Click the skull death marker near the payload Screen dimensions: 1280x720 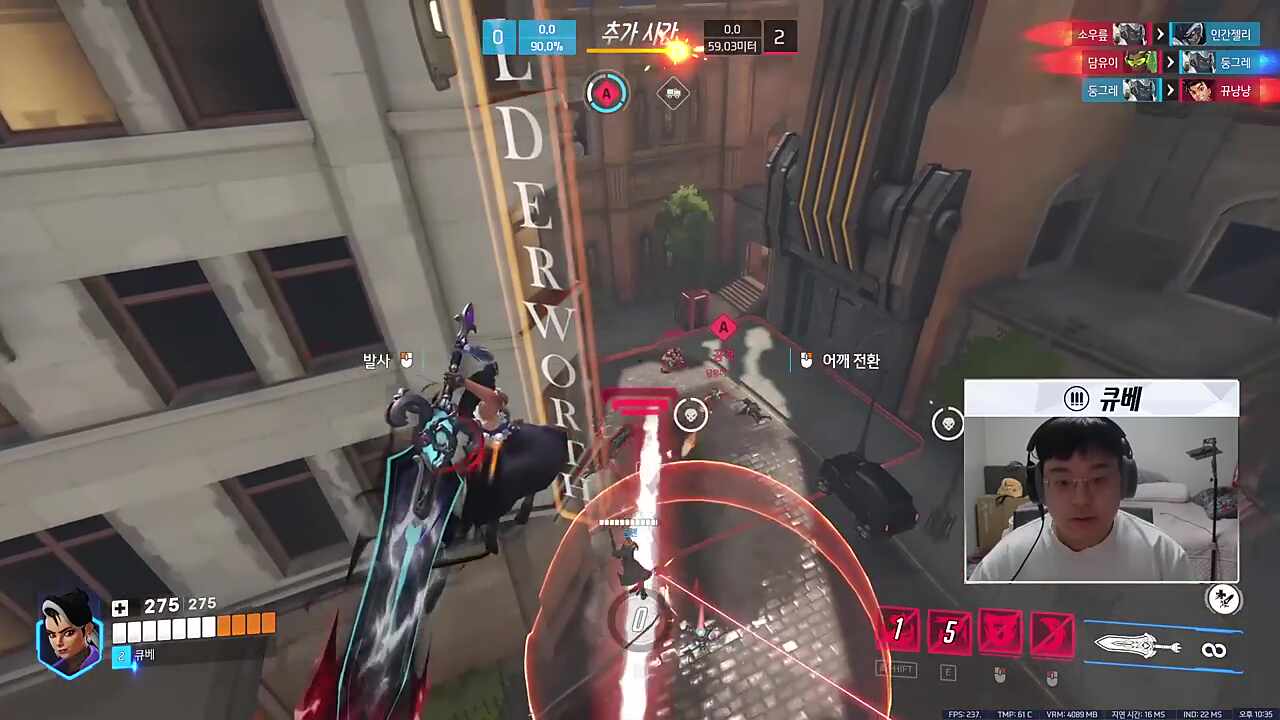click(x=691, y=415)
